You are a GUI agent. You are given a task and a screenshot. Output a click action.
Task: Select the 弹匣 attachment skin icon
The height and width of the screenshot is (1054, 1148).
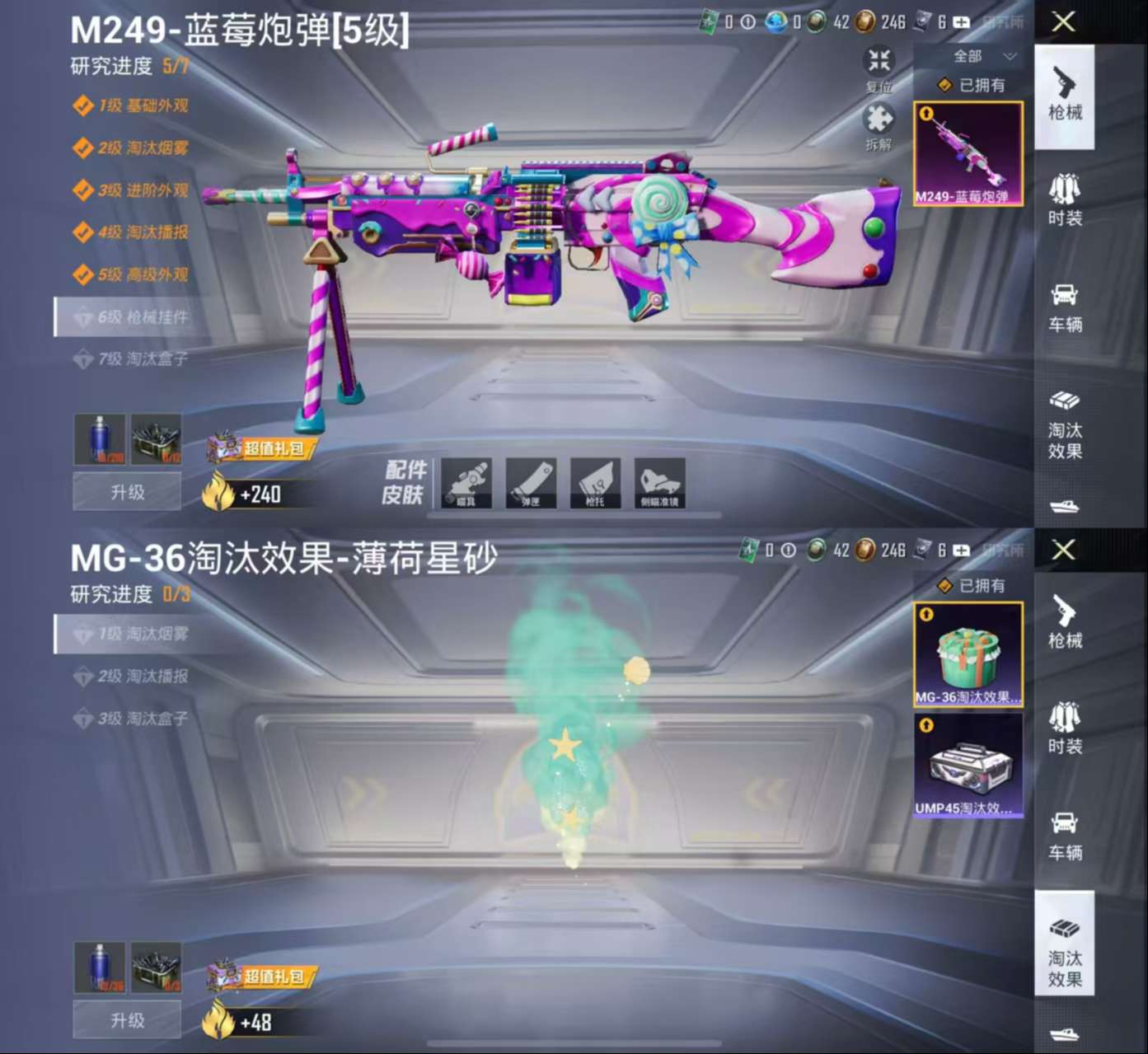(x=531, y=484)
